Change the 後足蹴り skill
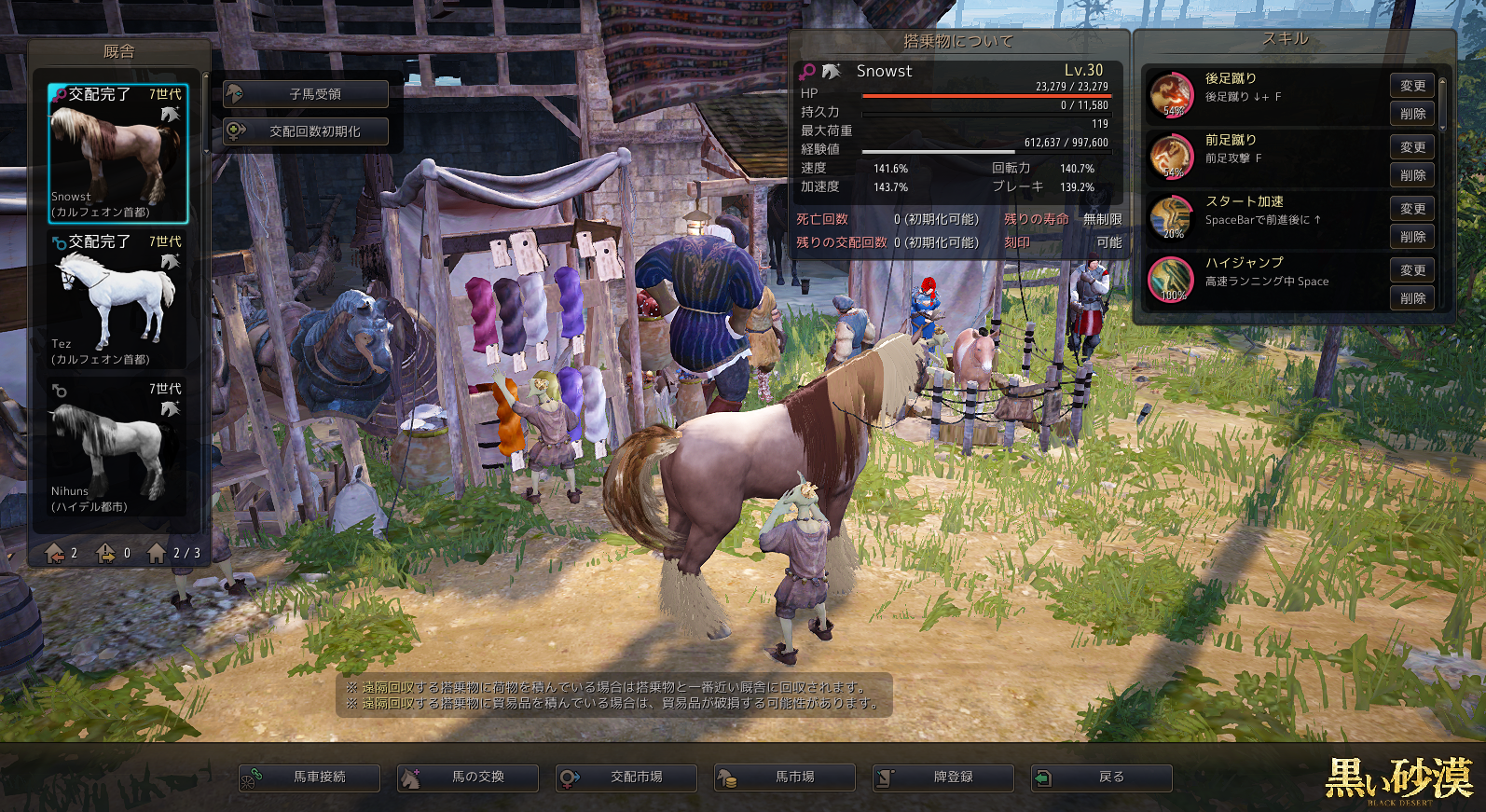Screen dimensions: 1486x812 1412,86
